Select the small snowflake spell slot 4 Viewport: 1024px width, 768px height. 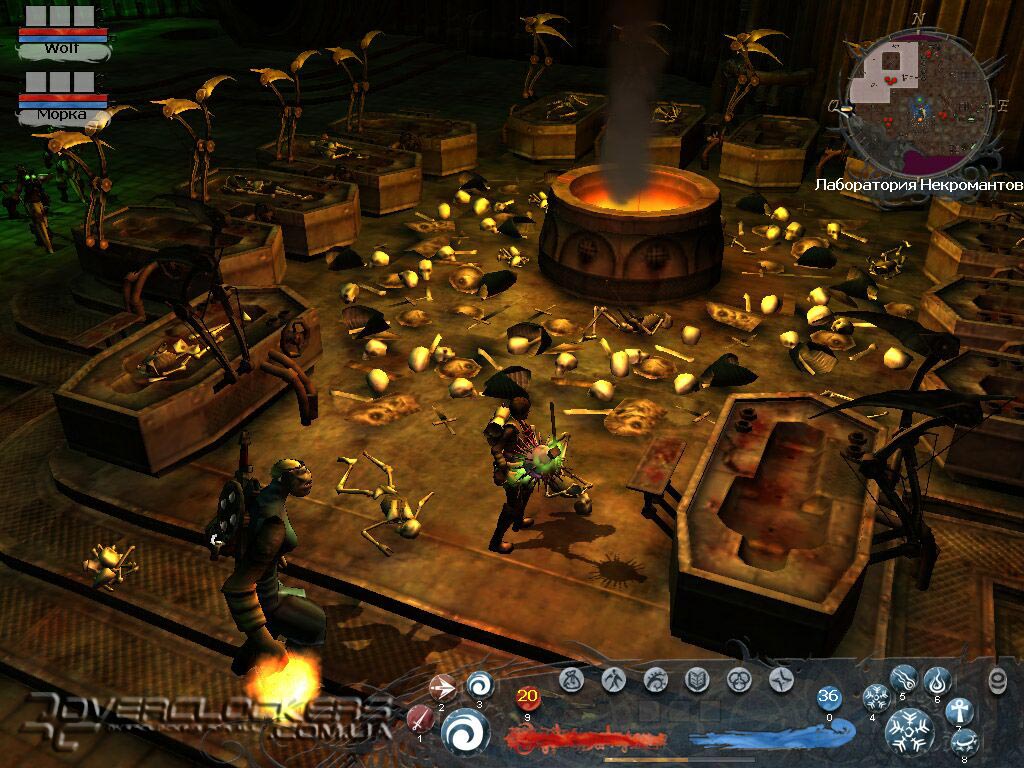point(877,697)
